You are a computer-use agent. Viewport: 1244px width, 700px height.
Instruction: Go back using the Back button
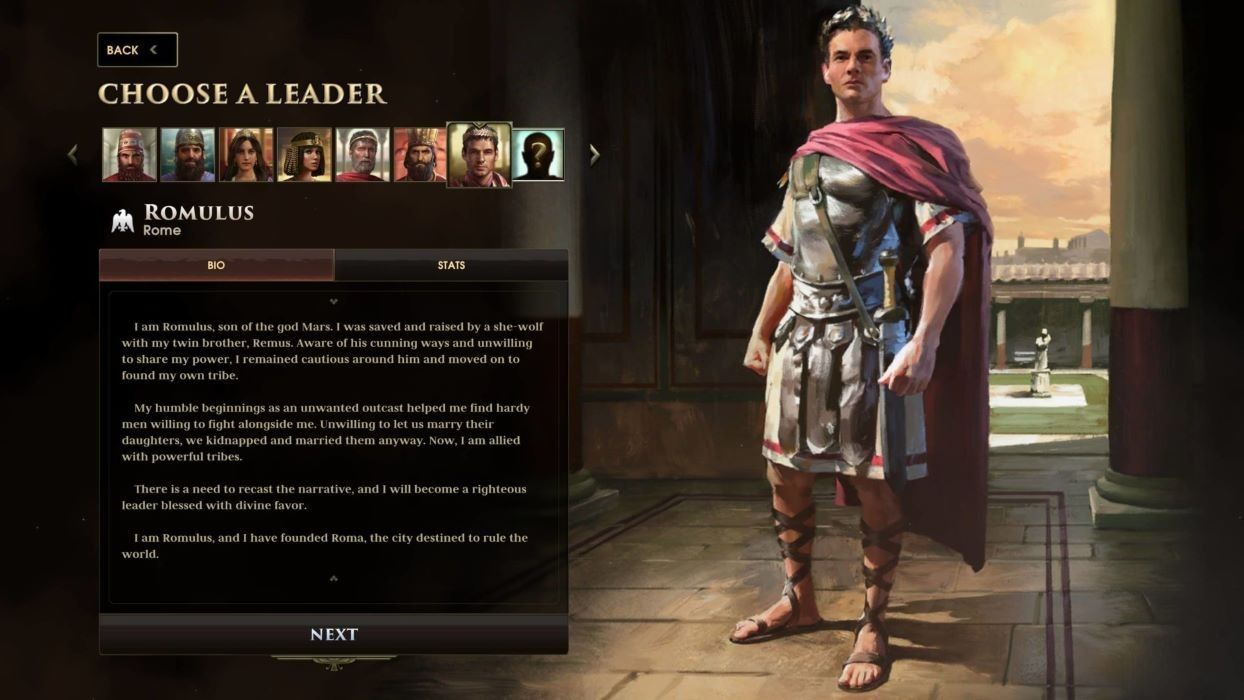point(136,50)
